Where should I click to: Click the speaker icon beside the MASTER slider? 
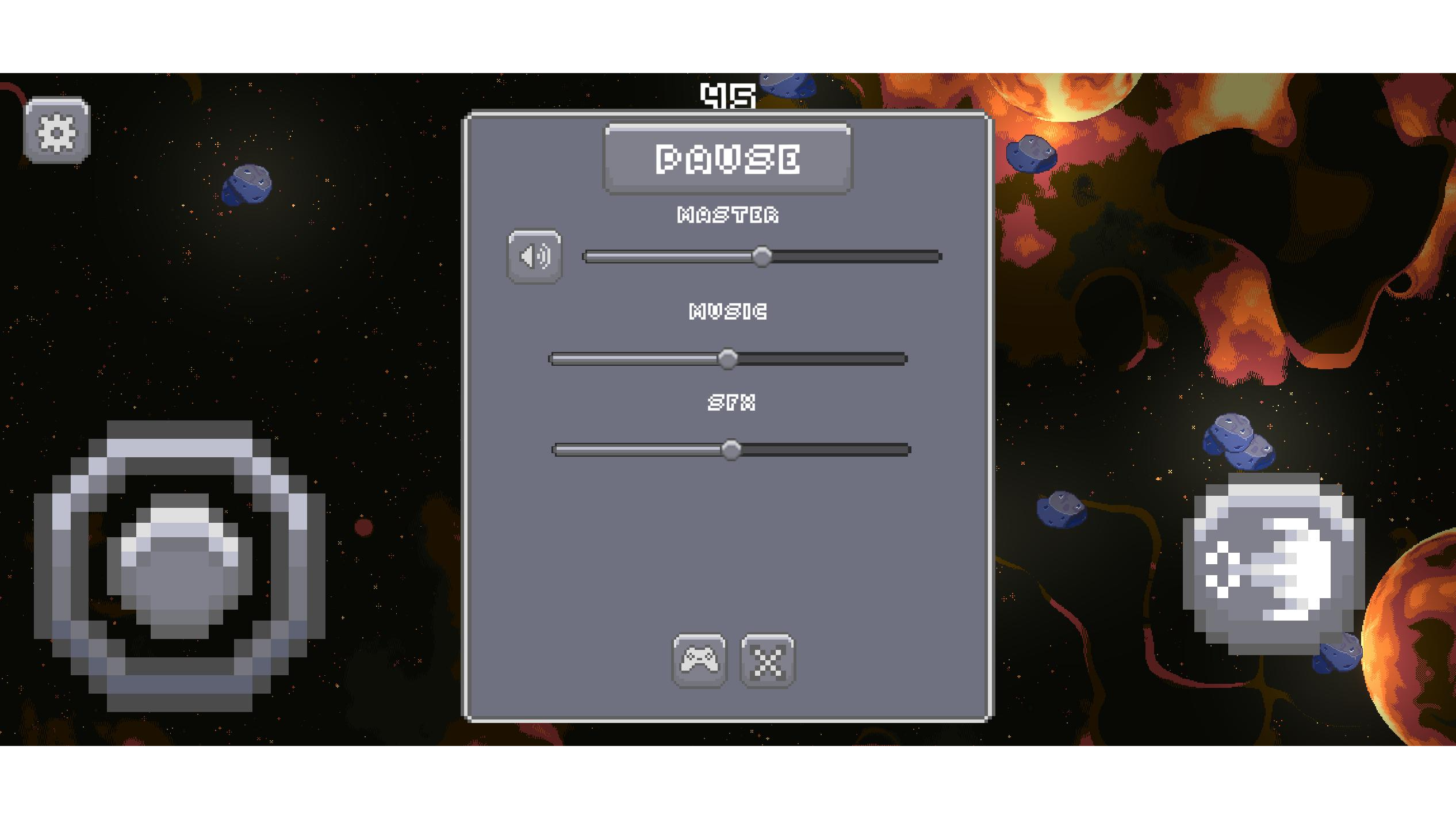[x=534, y=257]
